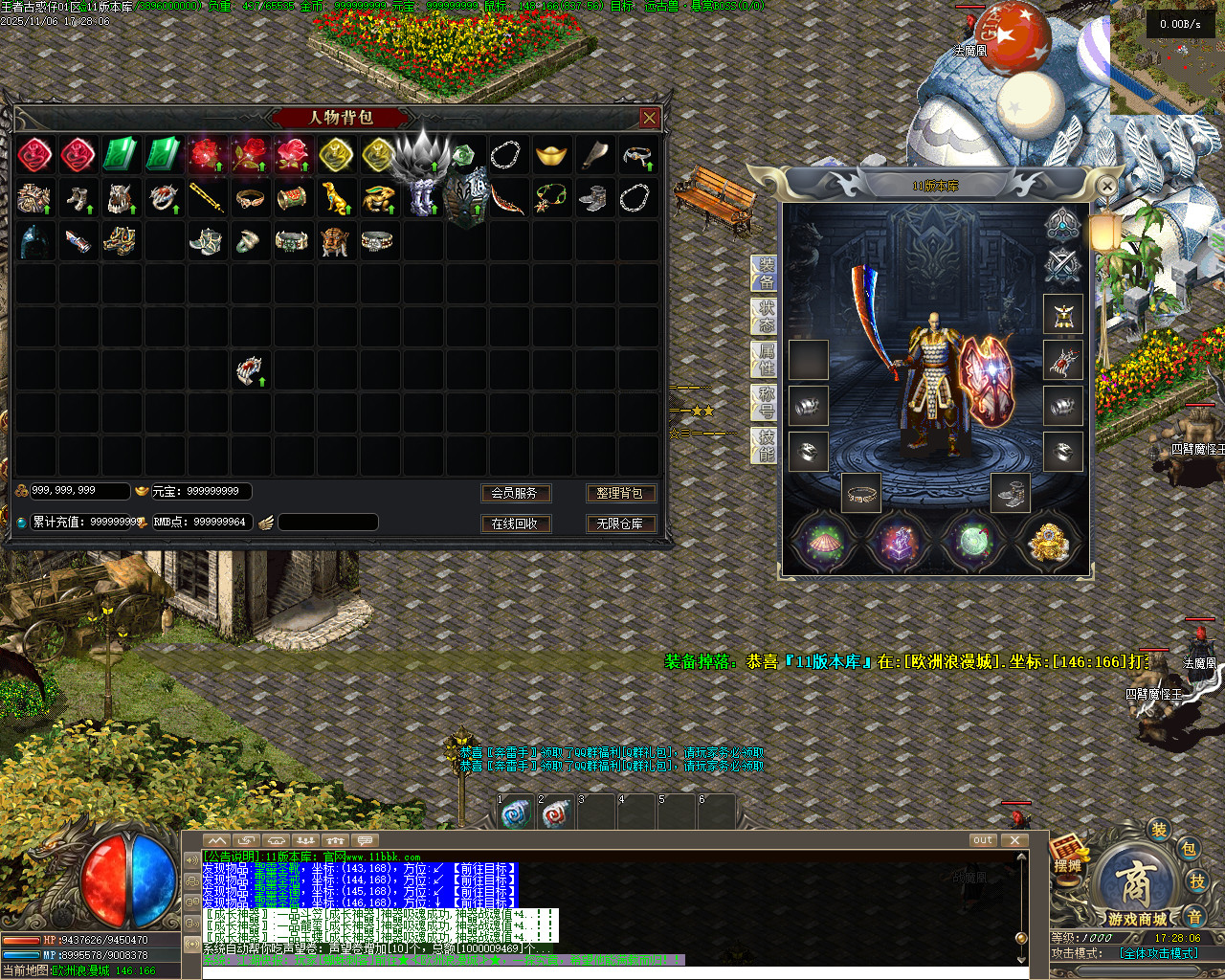1225x980 pixels.
Task: Close the character equipment panel
Action: (x=1106, y=186)
